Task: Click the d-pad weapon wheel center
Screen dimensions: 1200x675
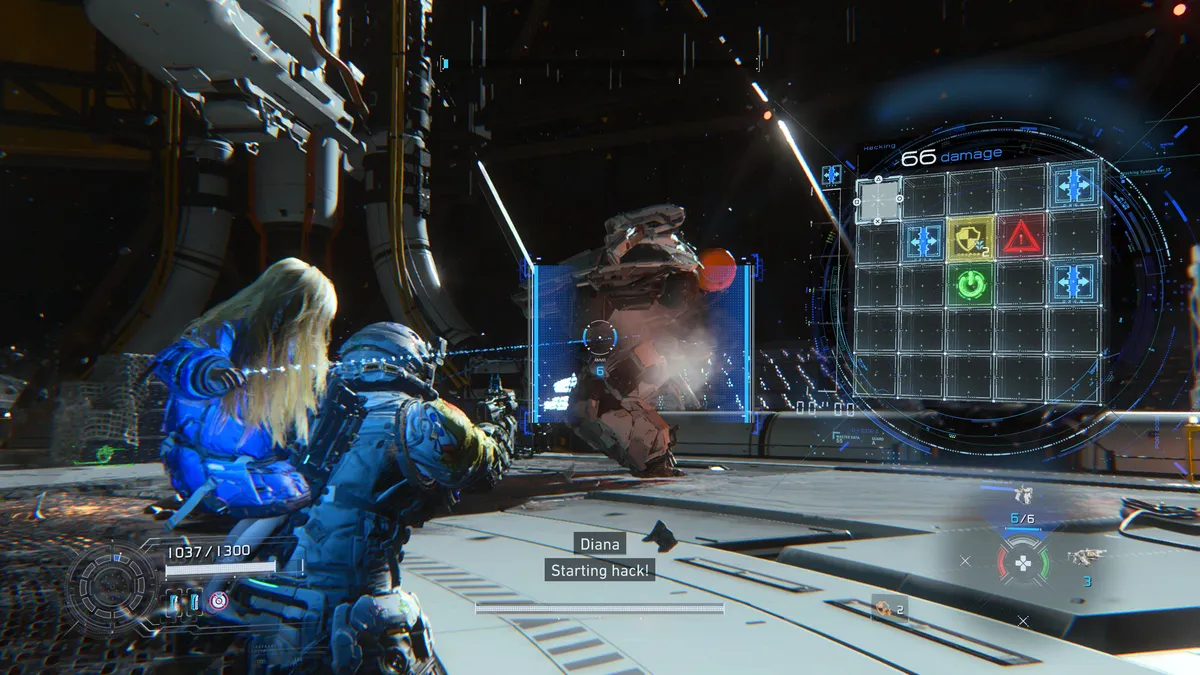Action: click(x=1022, y=563)
